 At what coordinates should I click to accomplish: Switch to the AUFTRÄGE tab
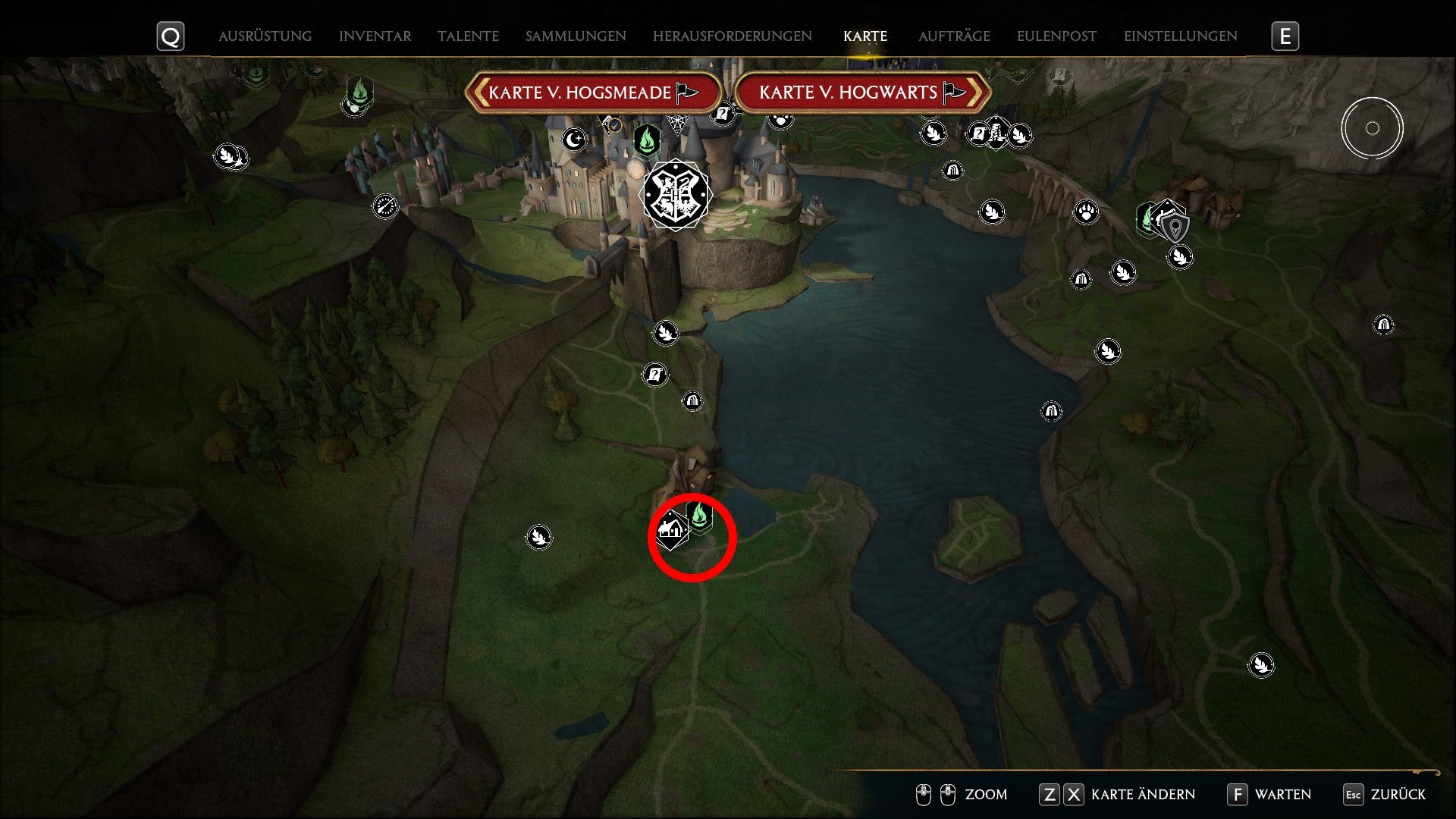click(x=954, y=36)
